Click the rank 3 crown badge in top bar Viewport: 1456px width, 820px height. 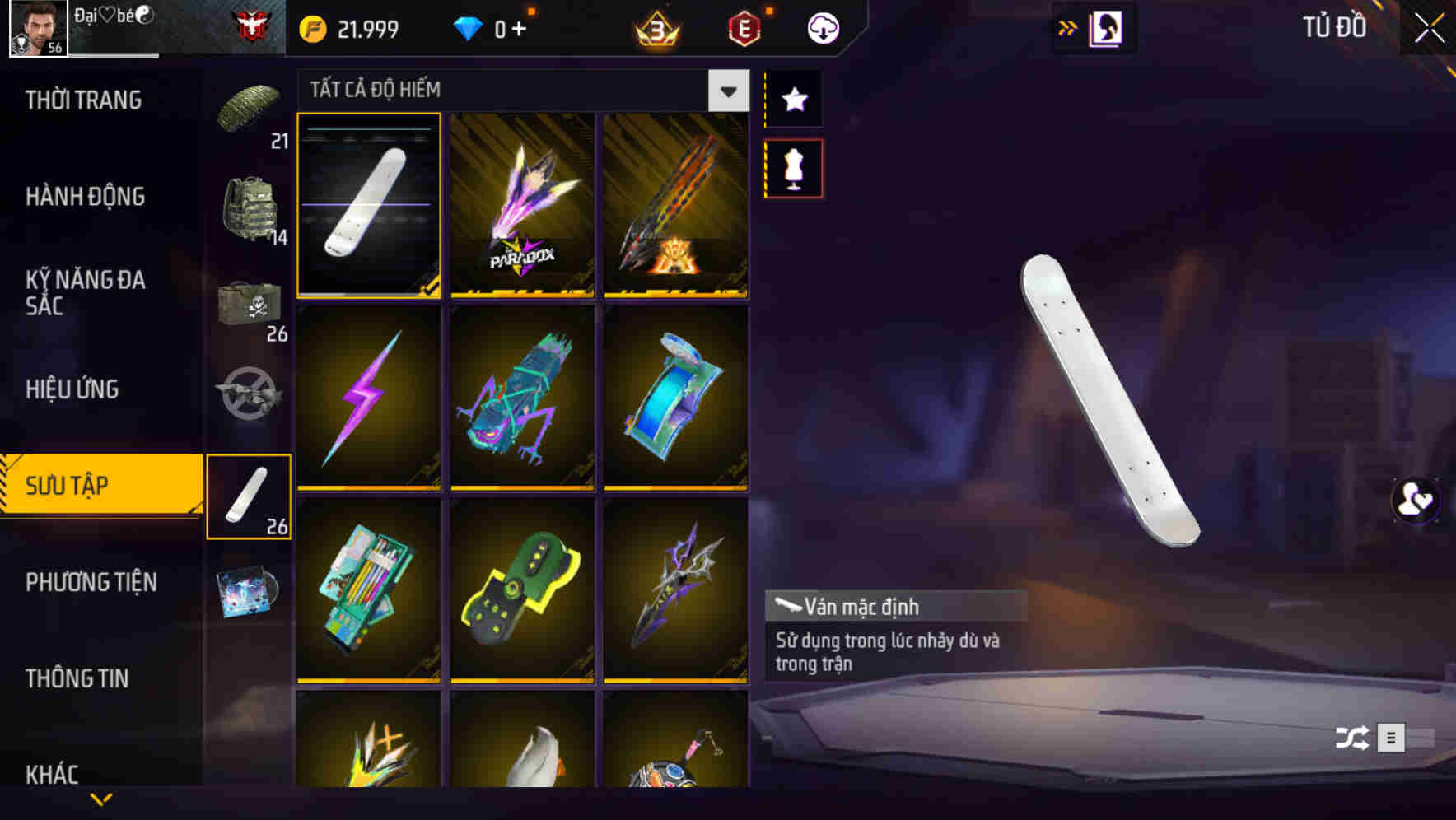(x=653, y=27)
